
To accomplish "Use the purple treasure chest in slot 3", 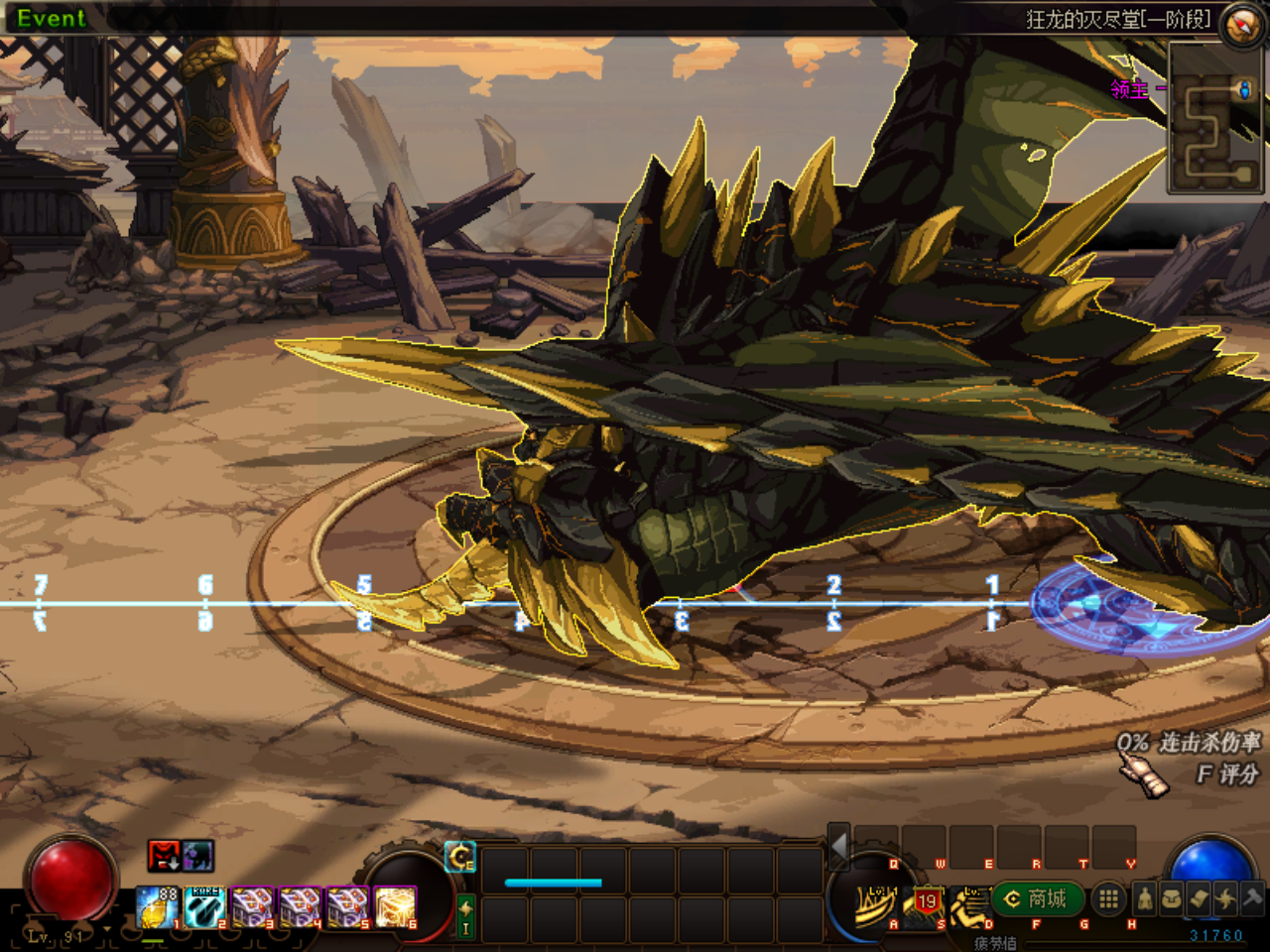I will 252,906.
